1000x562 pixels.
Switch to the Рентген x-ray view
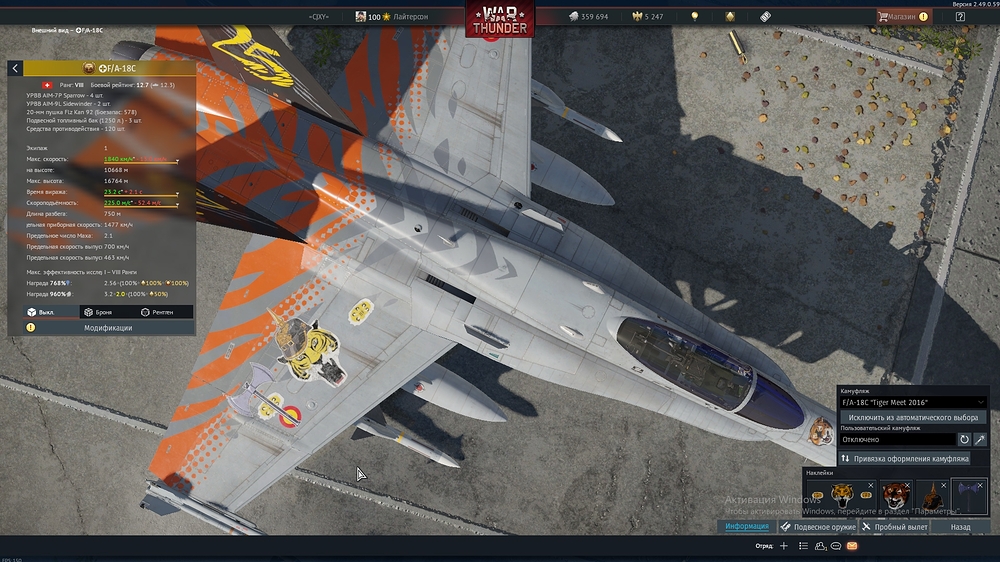pyautogui.click(x=160, y=312)
